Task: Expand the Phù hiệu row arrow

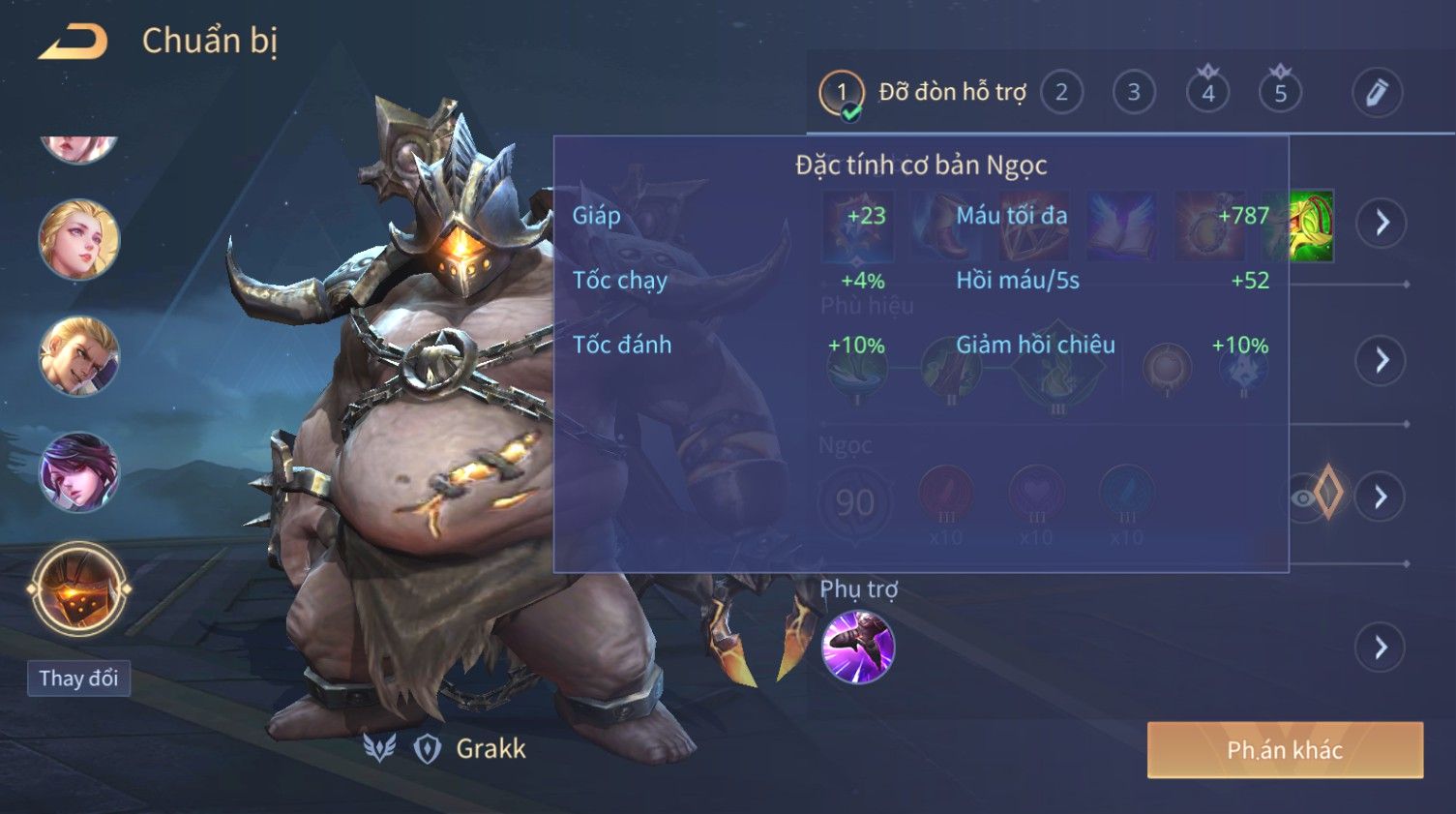Action: tap(1381, 360)
